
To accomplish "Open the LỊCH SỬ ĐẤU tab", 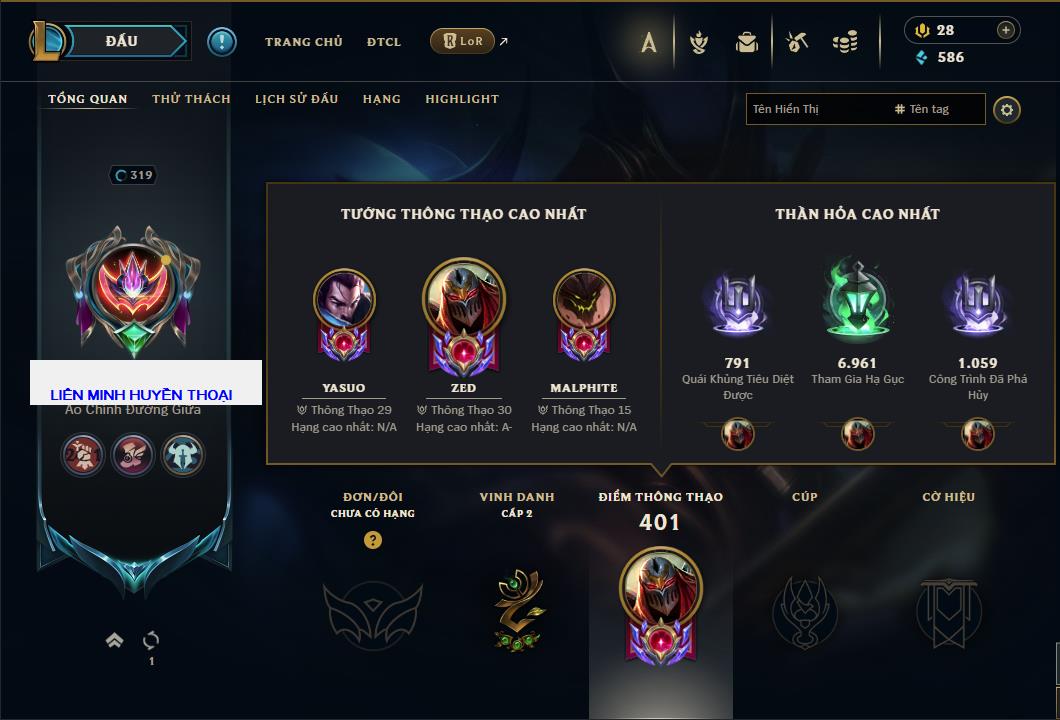I will pyautogui.click(x=296, y=99).
